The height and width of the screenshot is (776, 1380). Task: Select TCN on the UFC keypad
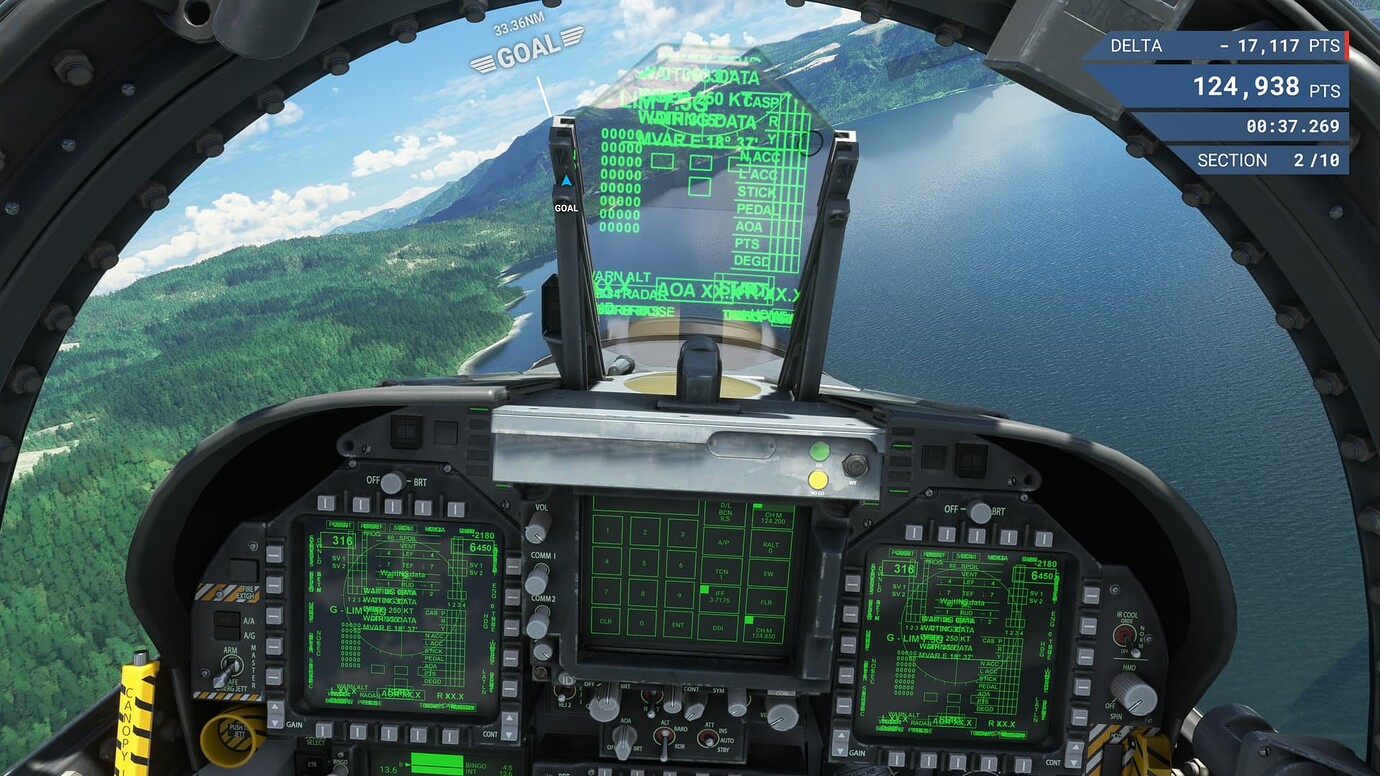pos(720,572)
